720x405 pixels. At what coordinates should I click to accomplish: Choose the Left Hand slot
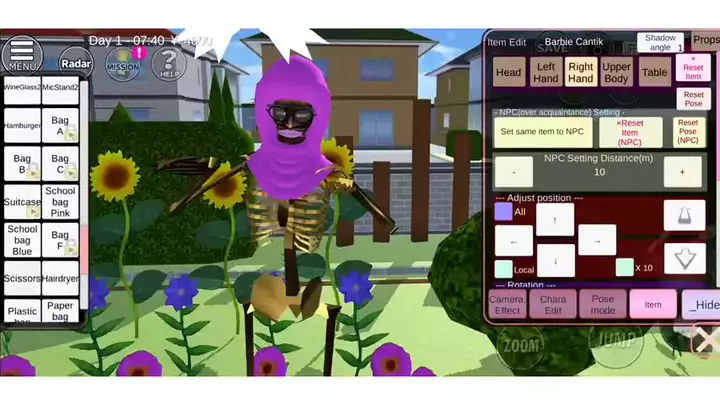tap(546, 72)
